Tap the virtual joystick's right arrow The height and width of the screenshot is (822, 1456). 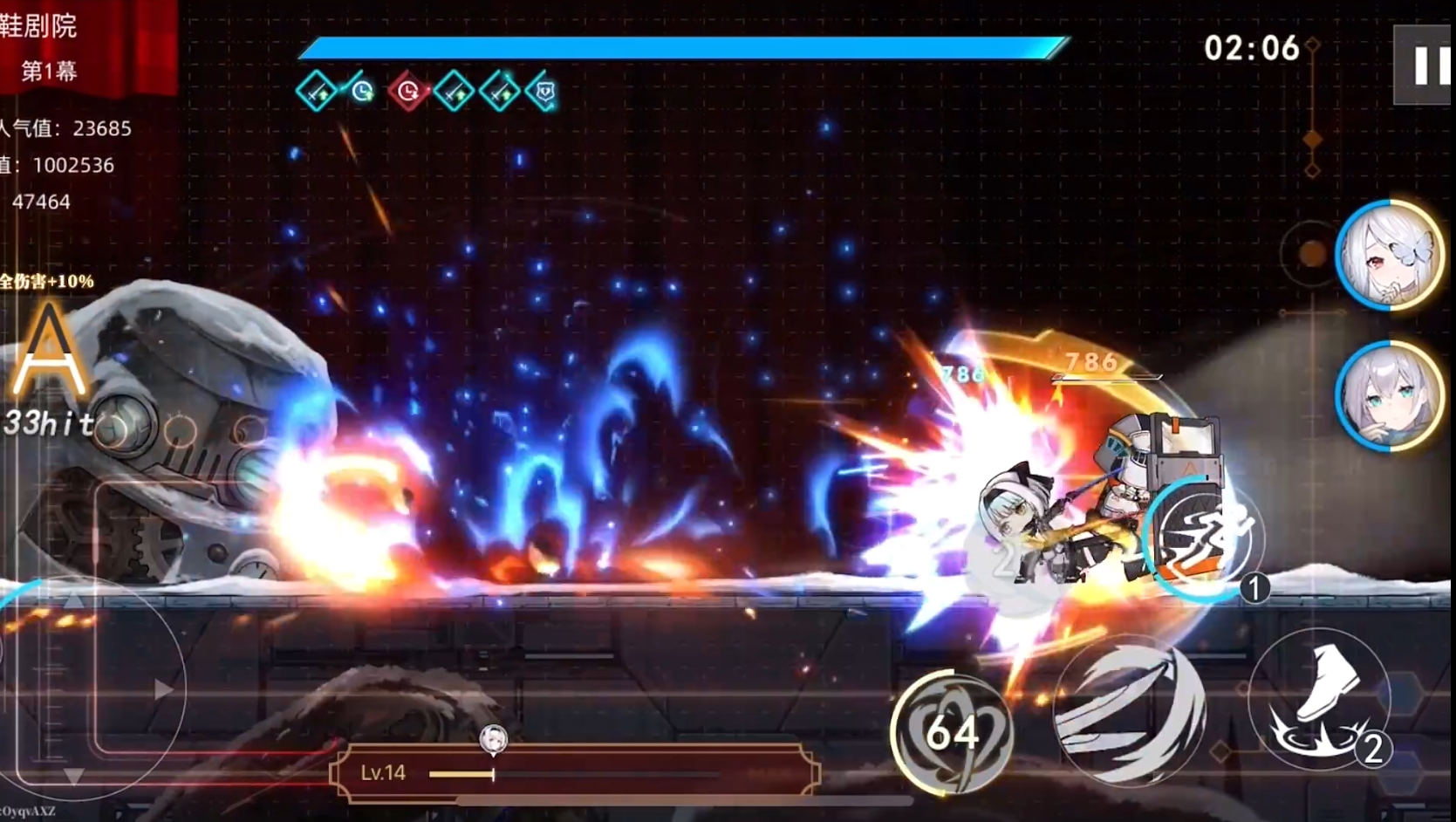click(x=162, y=690)
